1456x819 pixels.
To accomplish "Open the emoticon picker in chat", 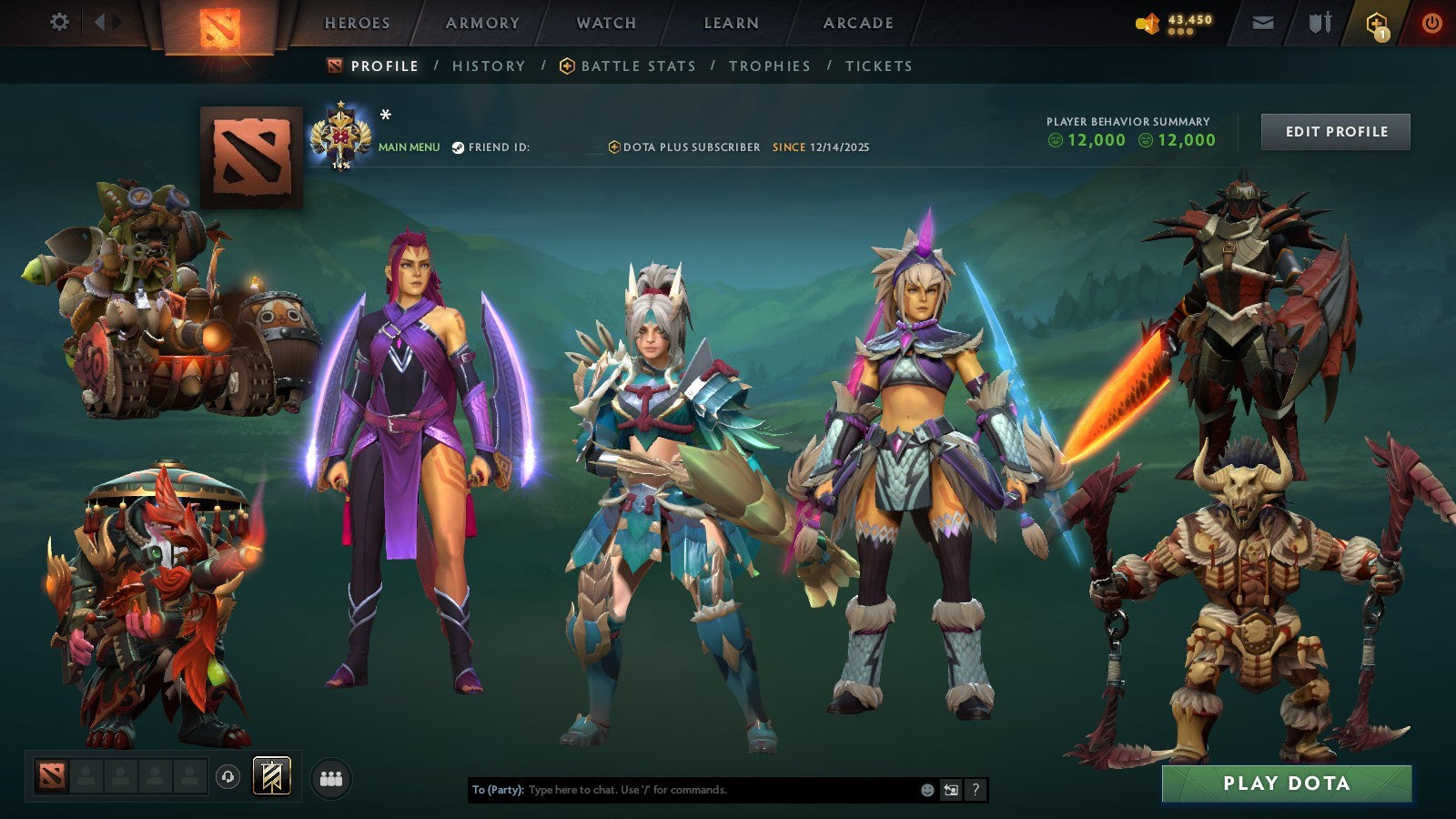I will 926,791.
